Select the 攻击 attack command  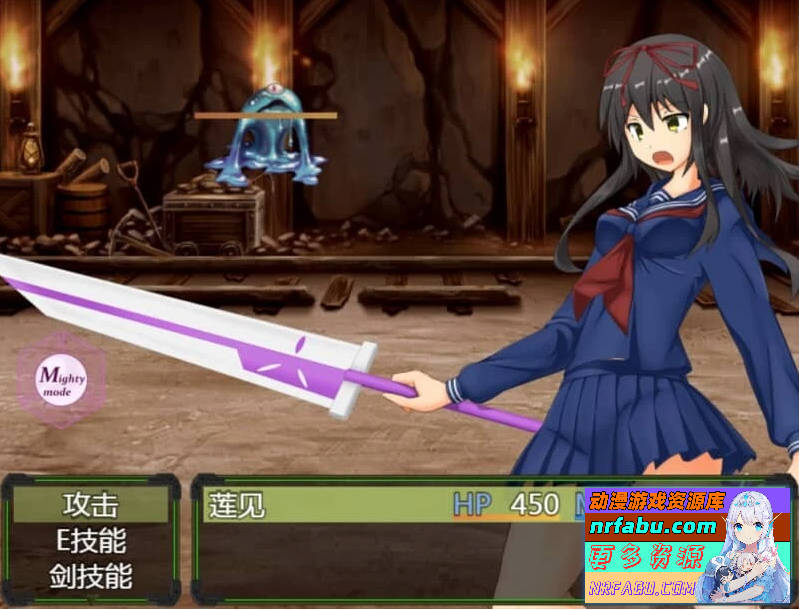coord(90,505)
